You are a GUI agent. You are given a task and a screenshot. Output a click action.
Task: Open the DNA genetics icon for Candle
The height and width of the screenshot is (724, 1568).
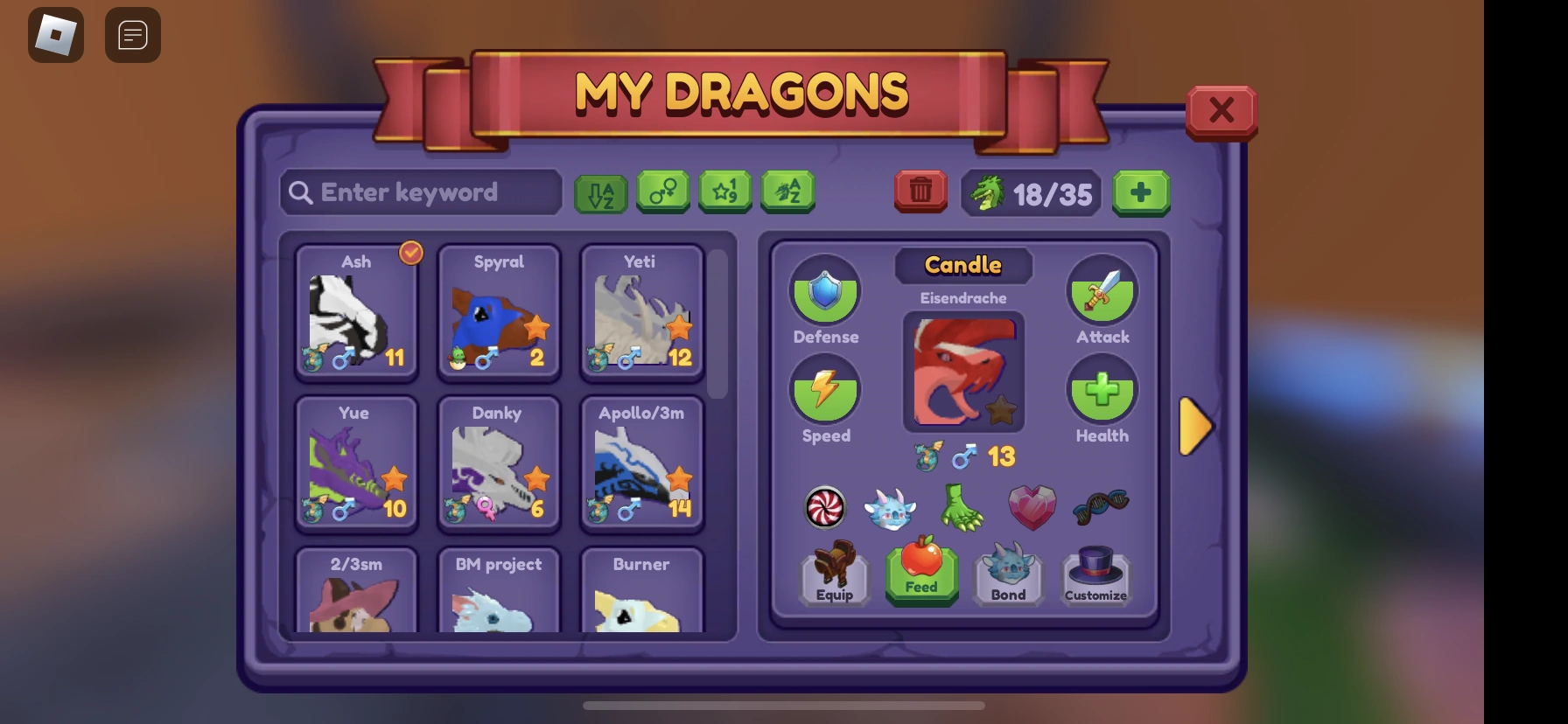click(1099, 508)
